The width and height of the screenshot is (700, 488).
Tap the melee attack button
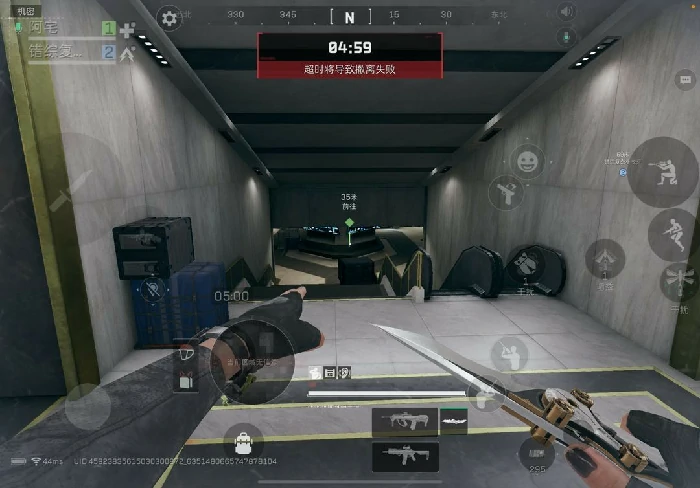[511, 352]
